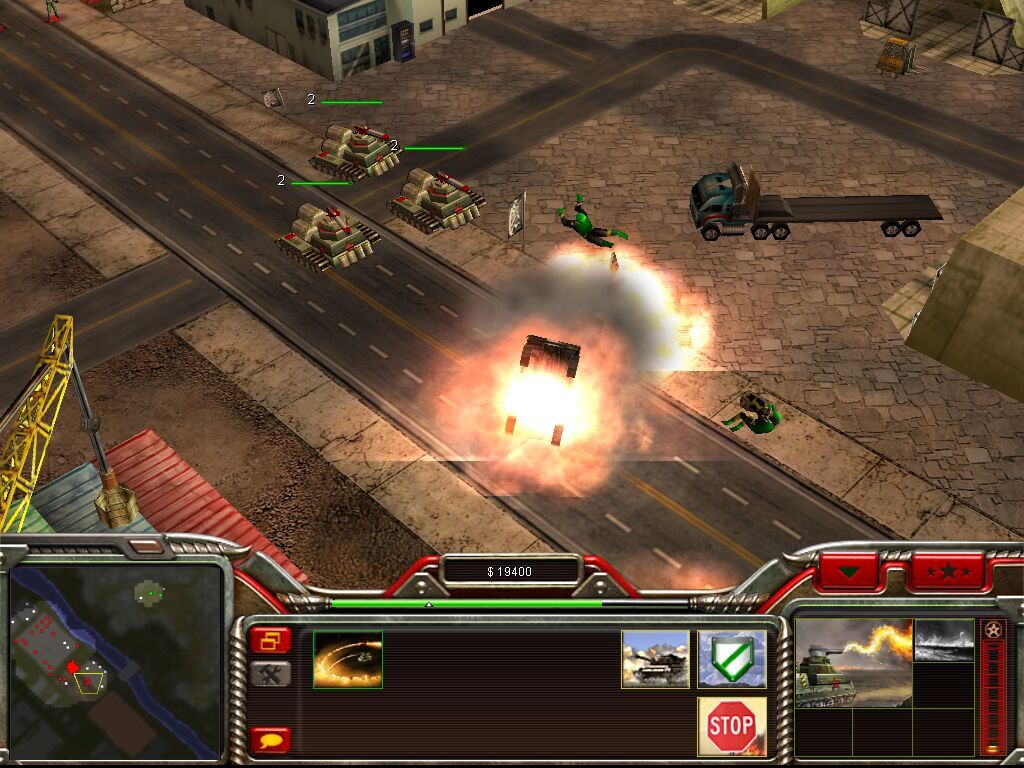Screen dimensions: 1024x768
Task: Click the overlapping windows button on command bar
Action: [x=270, y=640]
